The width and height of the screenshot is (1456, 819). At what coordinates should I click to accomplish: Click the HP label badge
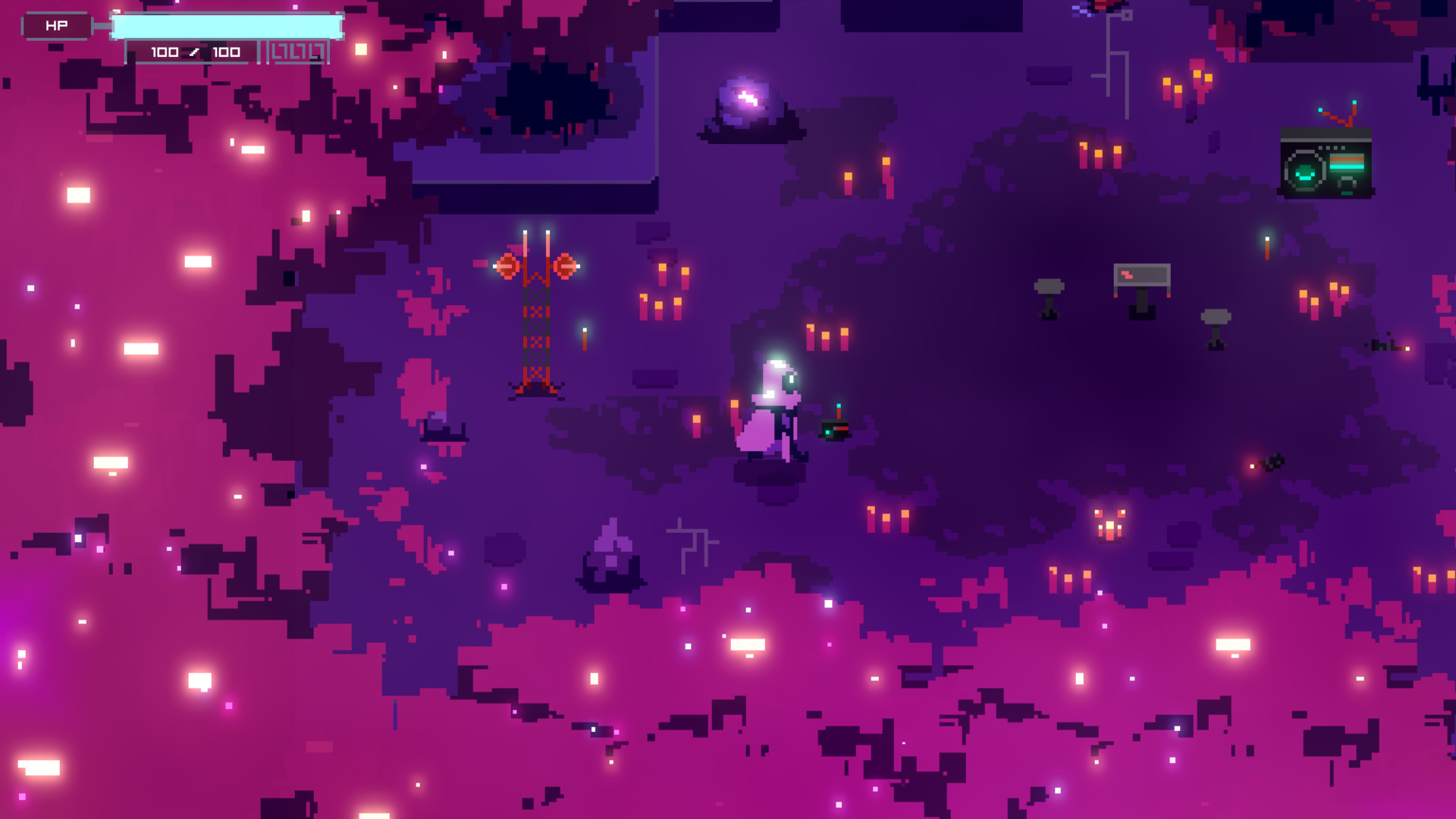pyautogui.click(x=57, y=25)
